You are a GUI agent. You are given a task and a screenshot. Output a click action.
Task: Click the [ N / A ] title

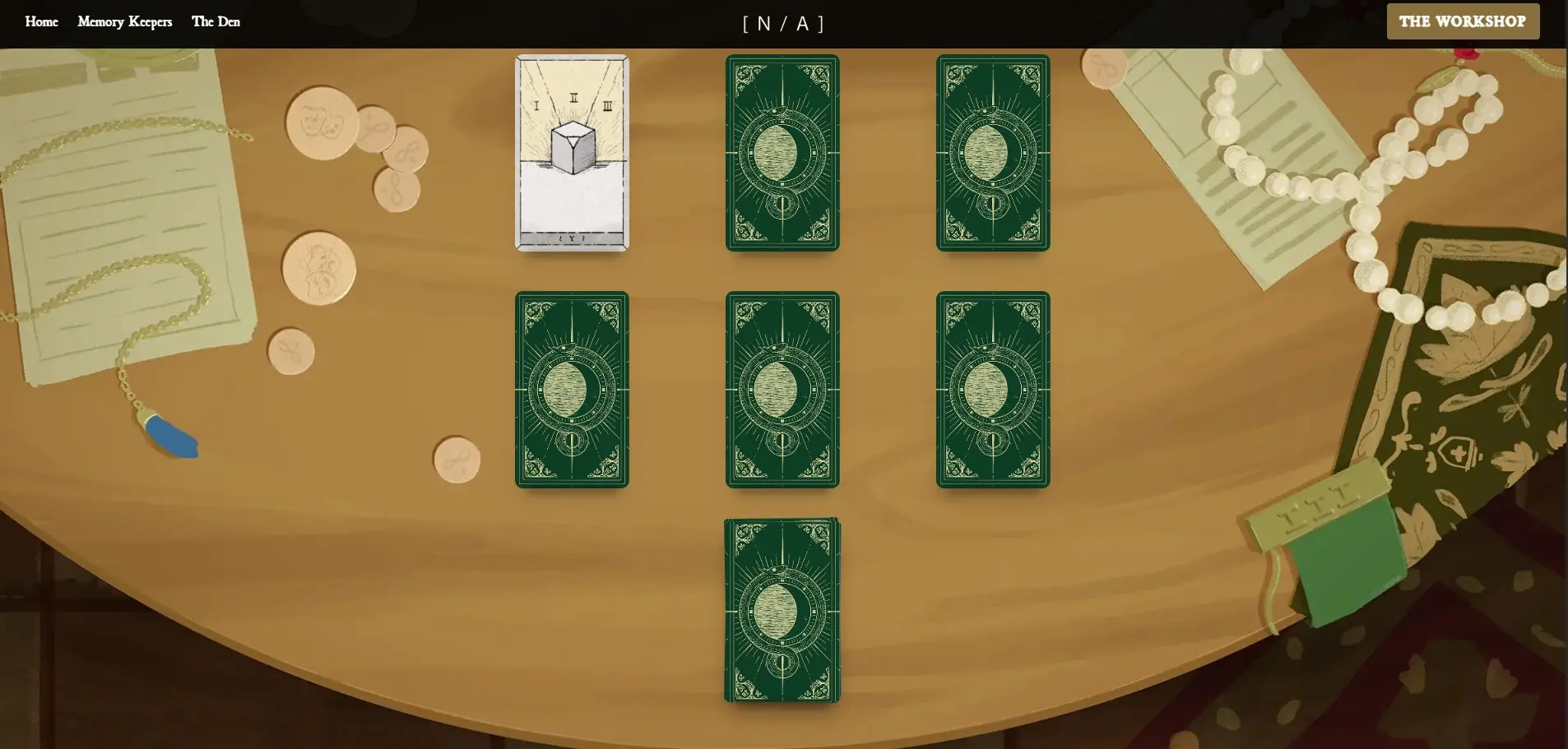pyautogui.click(x=783, y=23)
